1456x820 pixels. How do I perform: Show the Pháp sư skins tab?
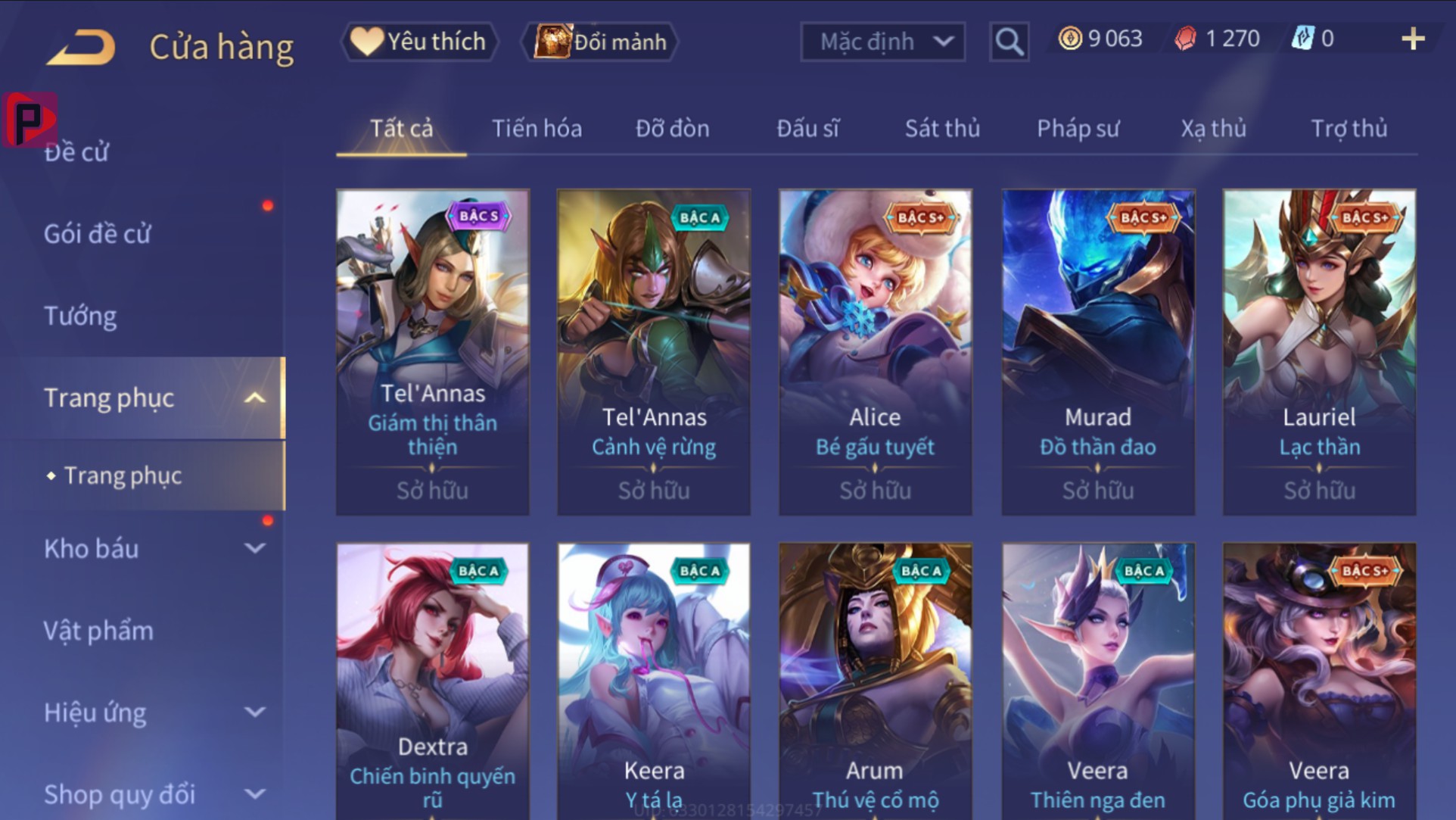(x=1078, y=129)
